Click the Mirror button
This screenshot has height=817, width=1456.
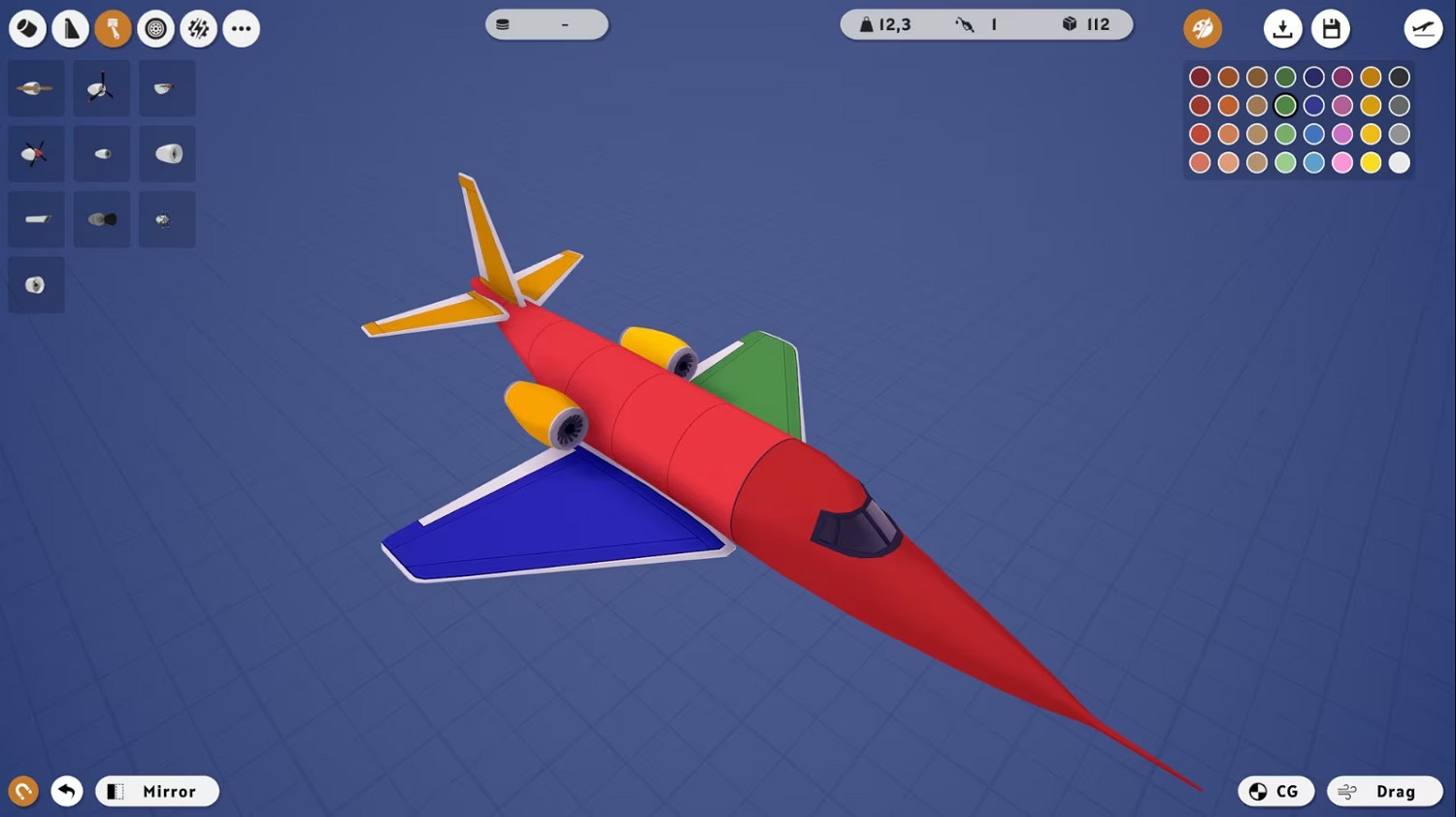(x=156, y=791)
